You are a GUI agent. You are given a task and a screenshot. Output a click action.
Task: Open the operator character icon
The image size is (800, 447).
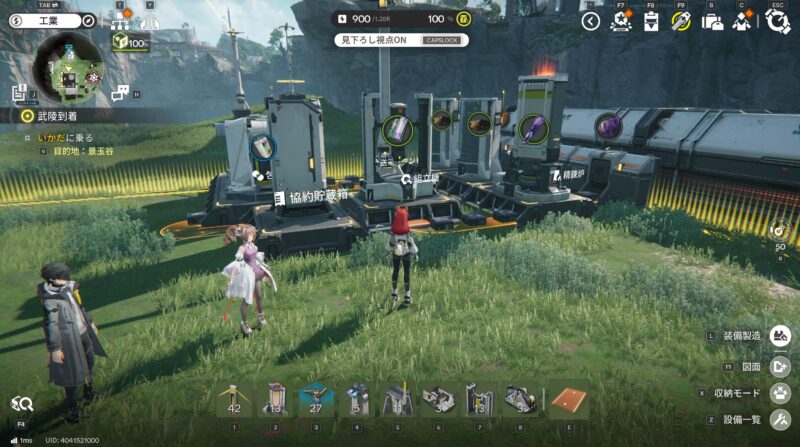pyautogui.click(x=744, y=21)
